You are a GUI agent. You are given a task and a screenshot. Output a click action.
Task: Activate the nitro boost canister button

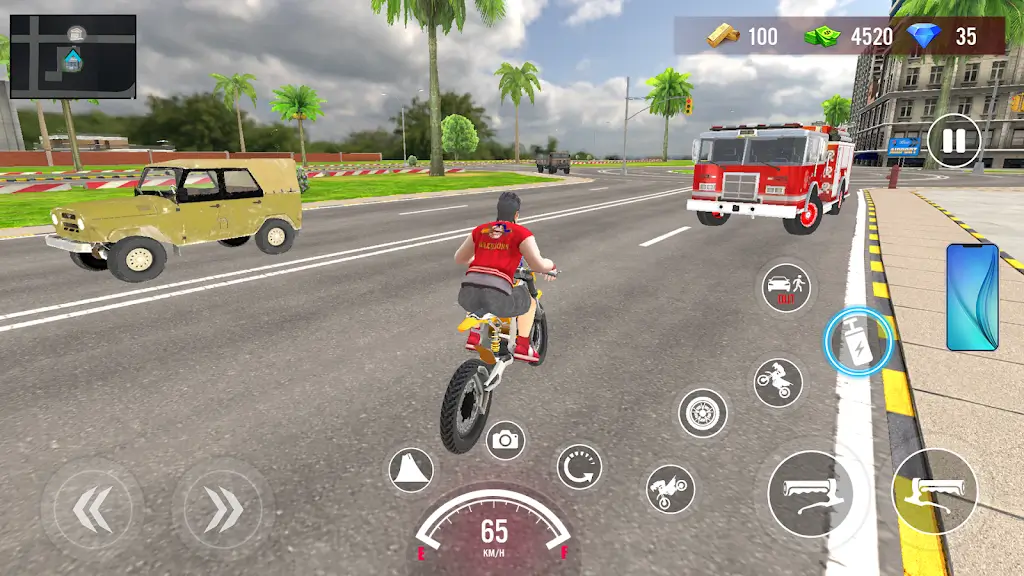click(x=858, y=342)
